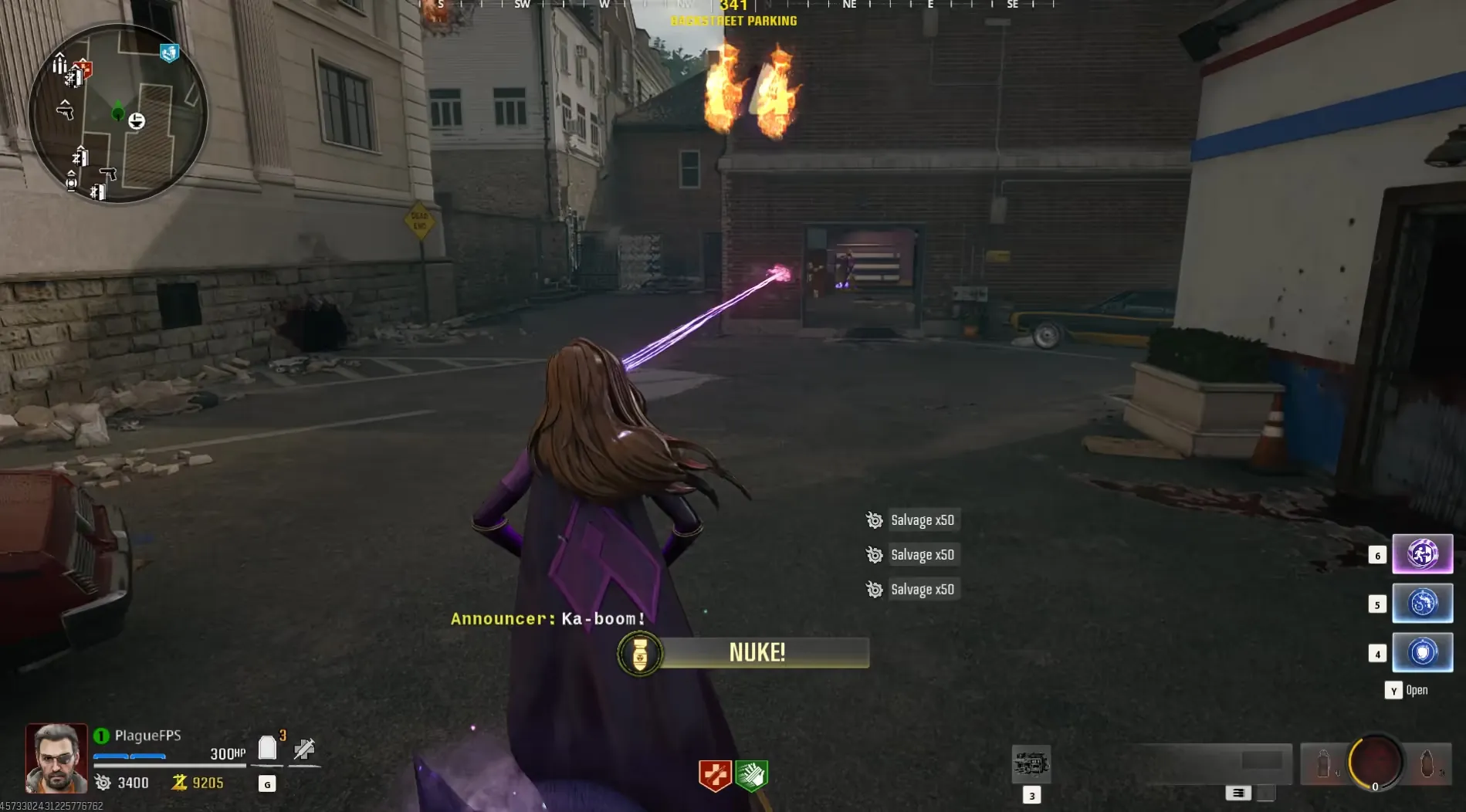
Task: Select the scorestreak vehicle icon
Action: point(1031,764)
